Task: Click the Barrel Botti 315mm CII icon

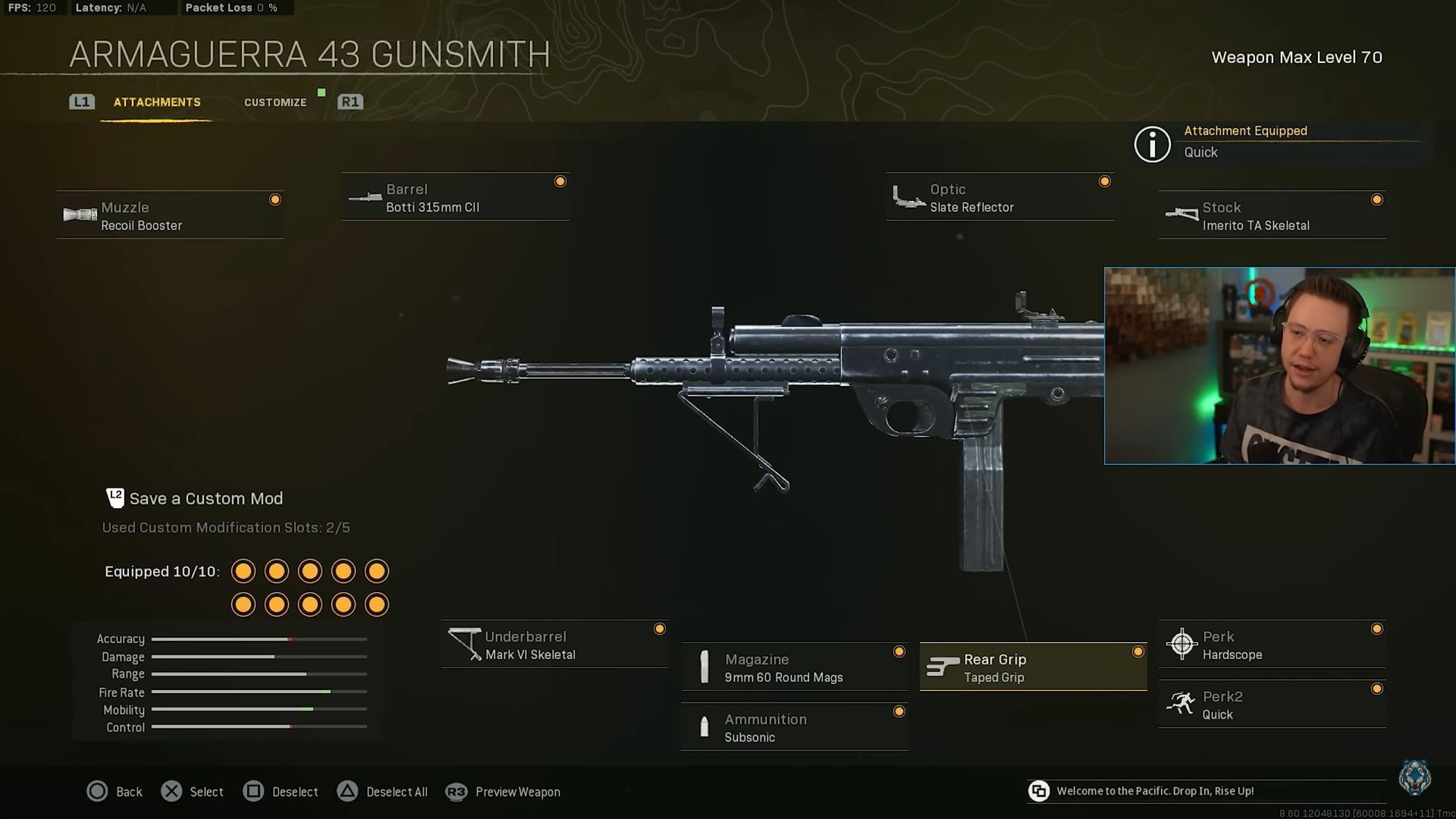Action: coord(364,198)
